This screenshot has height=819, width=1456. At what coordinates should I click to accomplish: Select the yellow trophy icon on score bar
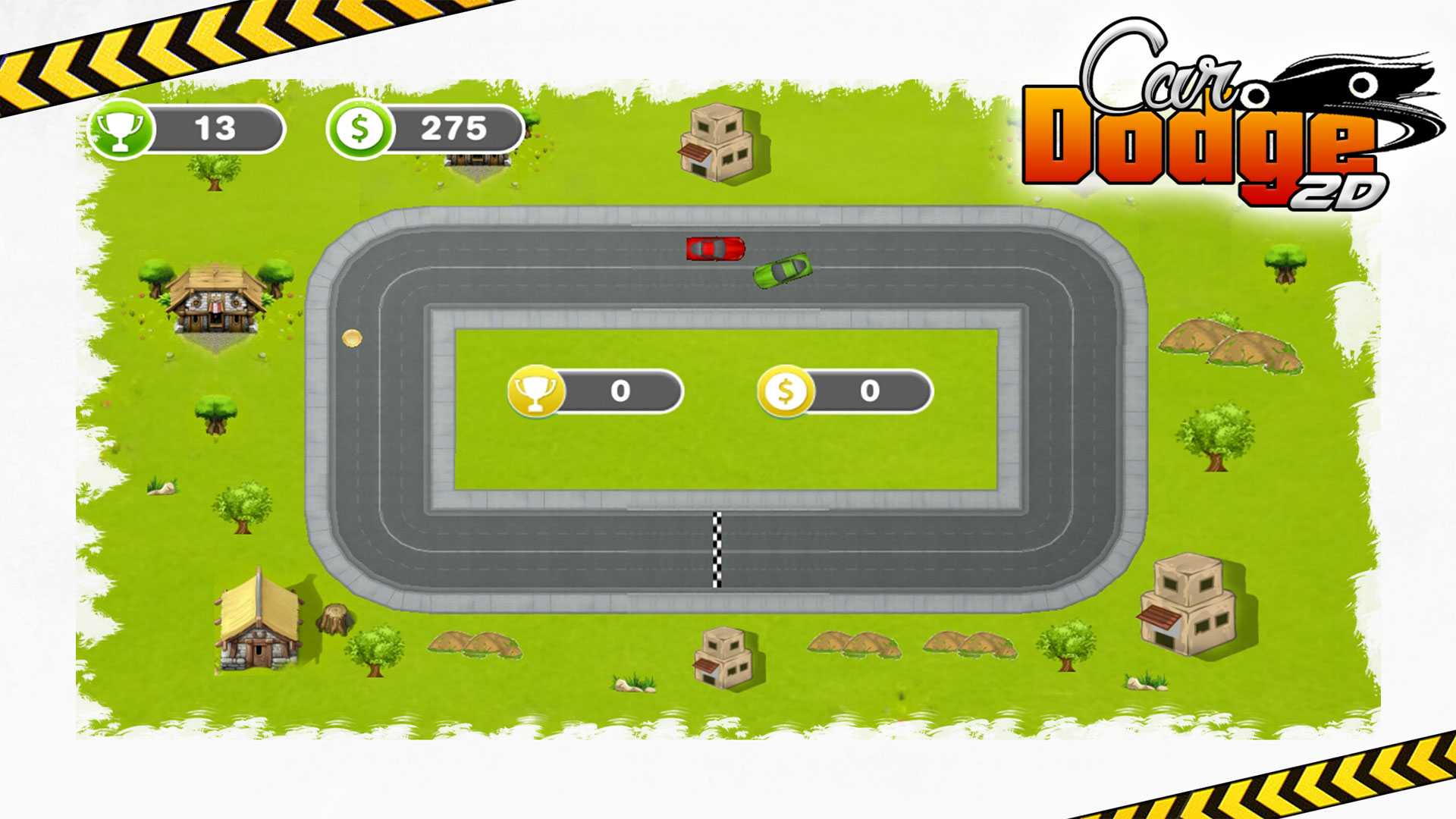pyautogui.click(x=537, y=392)
